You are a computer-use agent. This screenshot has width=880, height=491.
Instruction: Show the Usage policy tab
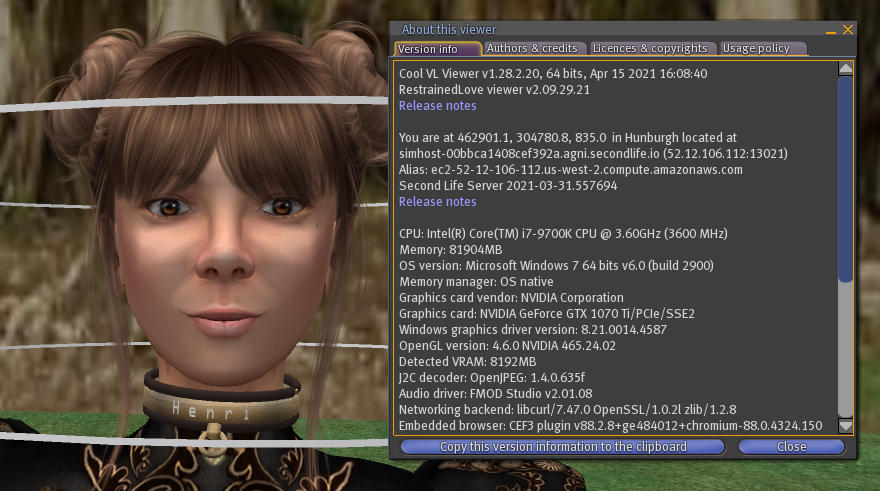pos(756,48)
